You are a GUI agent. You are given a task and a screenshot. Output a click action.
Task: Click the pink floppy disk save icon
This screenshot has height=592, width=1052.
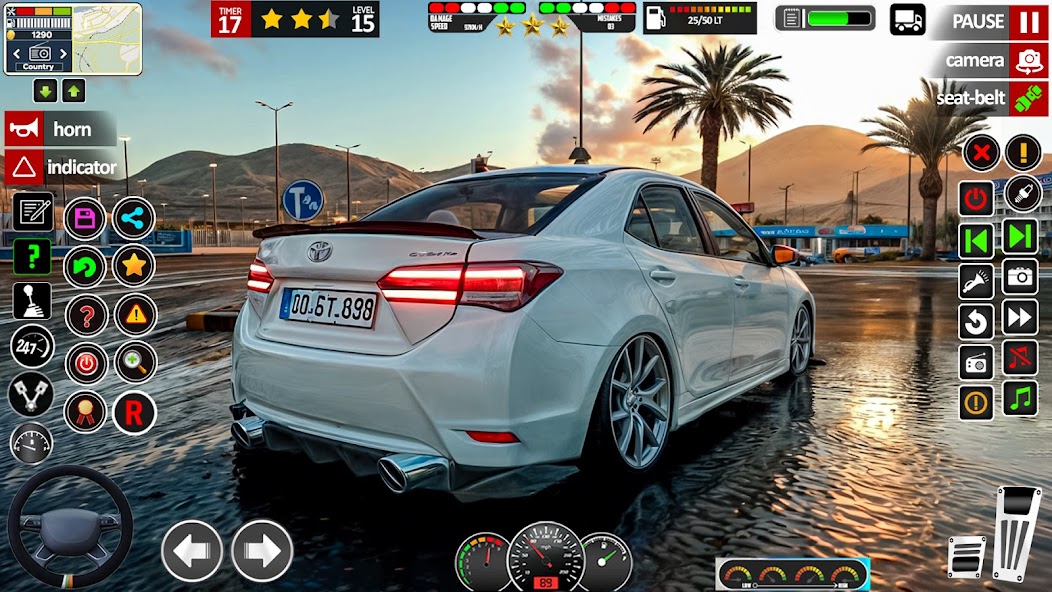(85, 219)
